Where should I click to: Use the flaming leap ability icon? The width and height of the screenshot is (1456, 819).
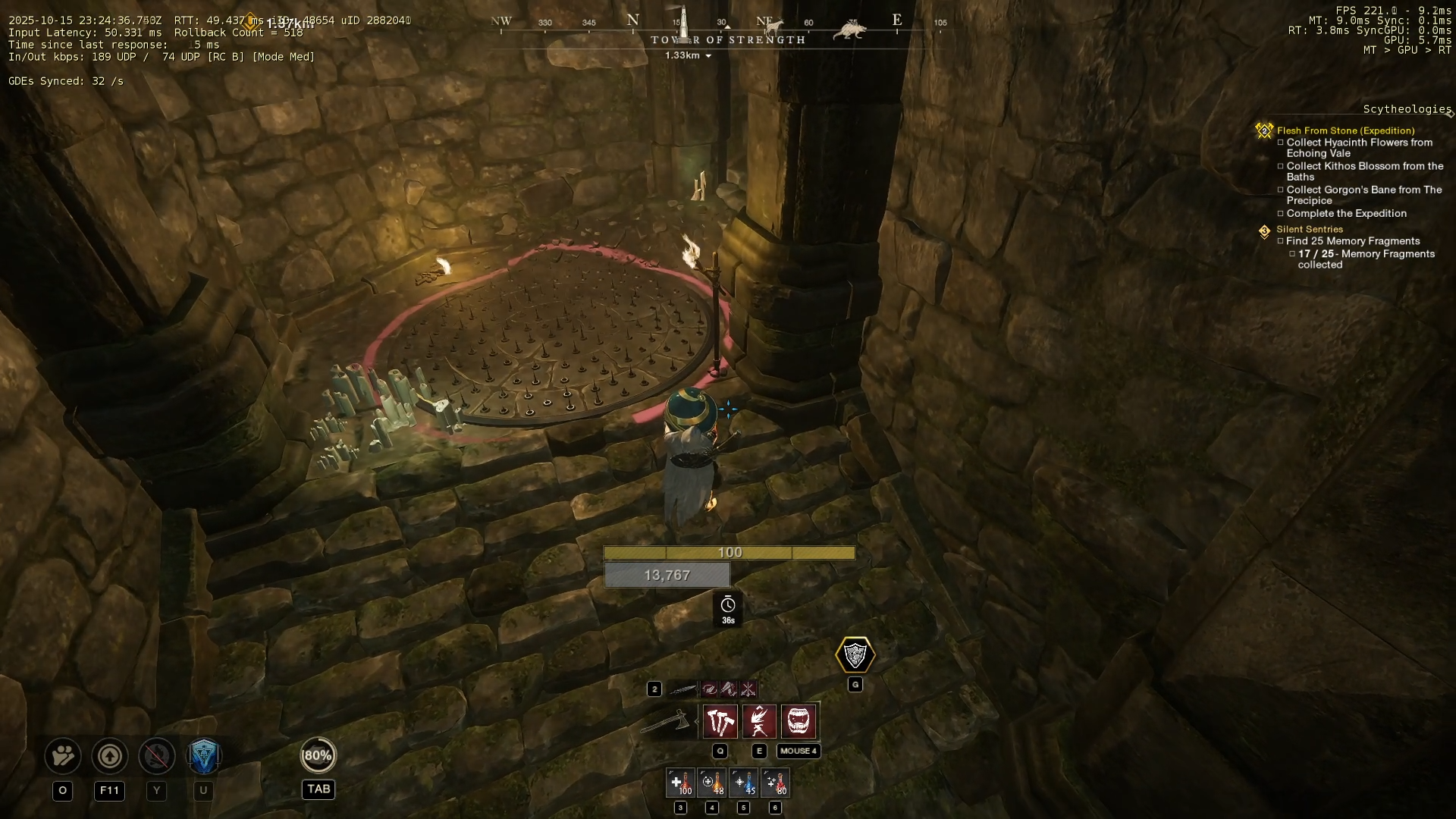tap(759, 721)
